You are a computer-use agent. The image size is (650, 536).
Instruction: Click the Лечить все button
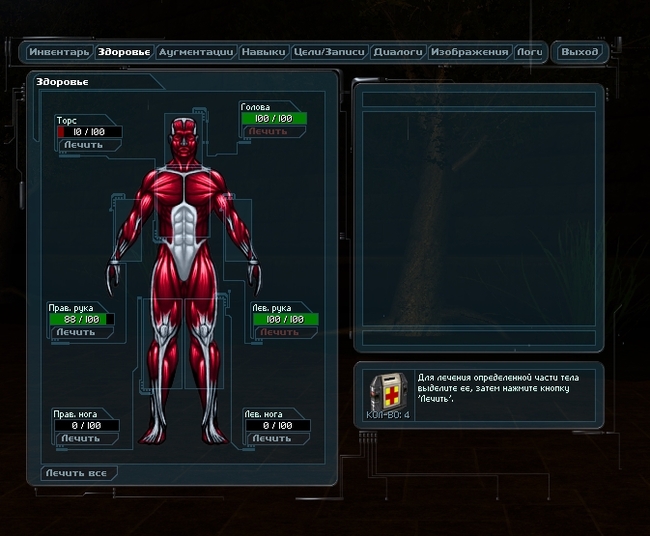(80, 472)
